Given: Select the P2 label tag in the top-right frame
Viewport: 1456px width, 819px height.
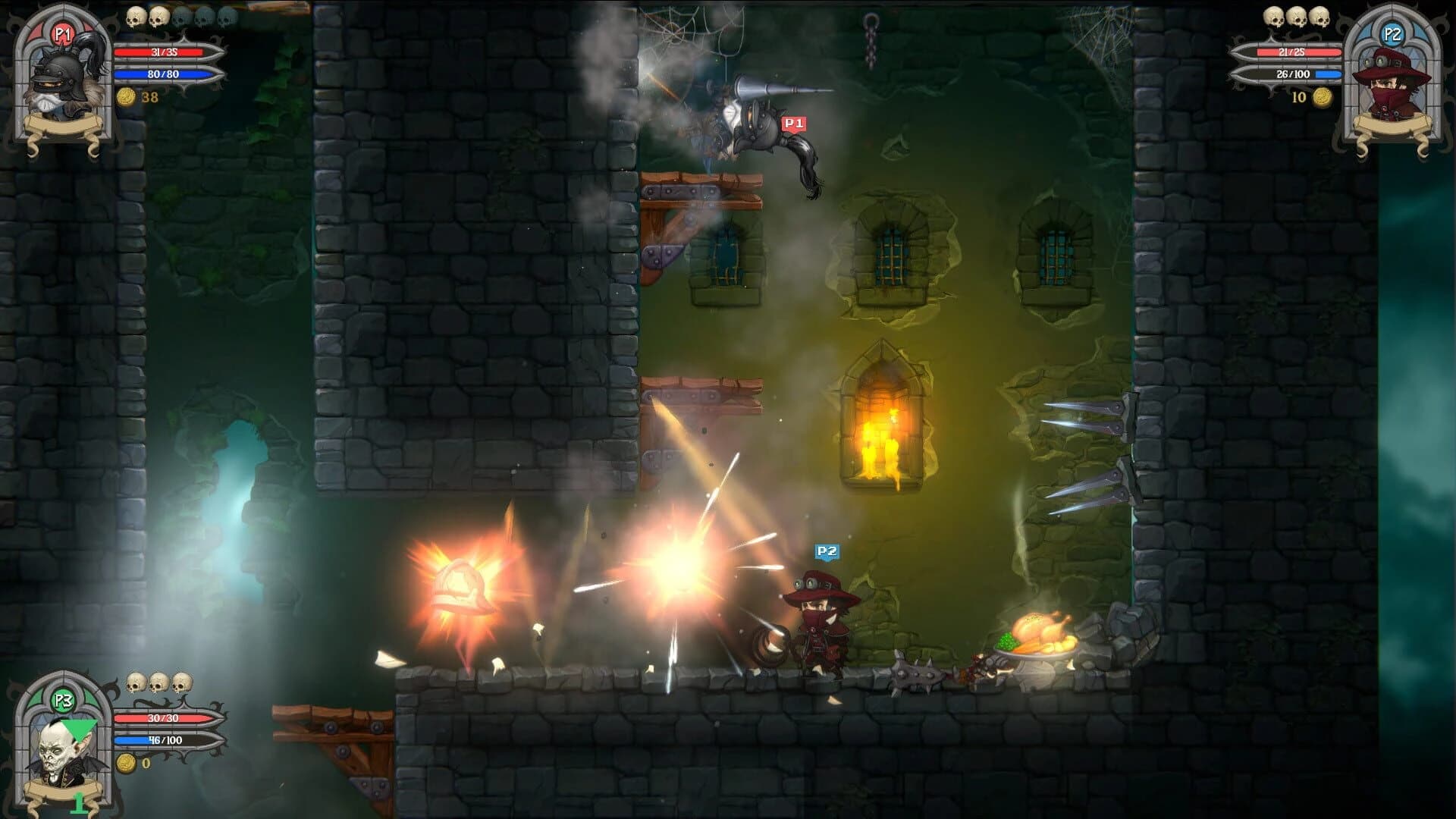Looking at the screenshot, I should click(x=1394, y=34).
